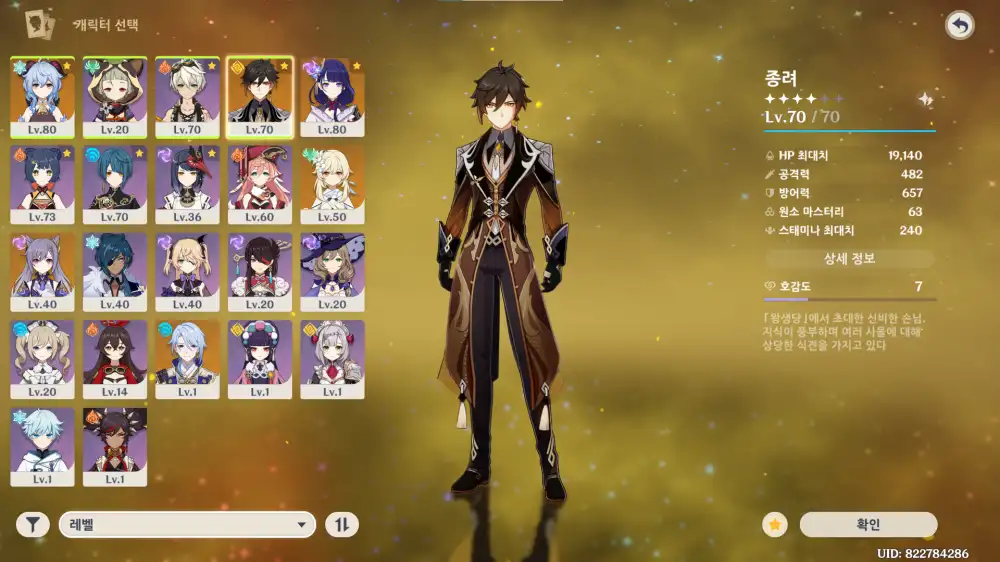Open the 레벨 sort dropdown

(187, 524)
